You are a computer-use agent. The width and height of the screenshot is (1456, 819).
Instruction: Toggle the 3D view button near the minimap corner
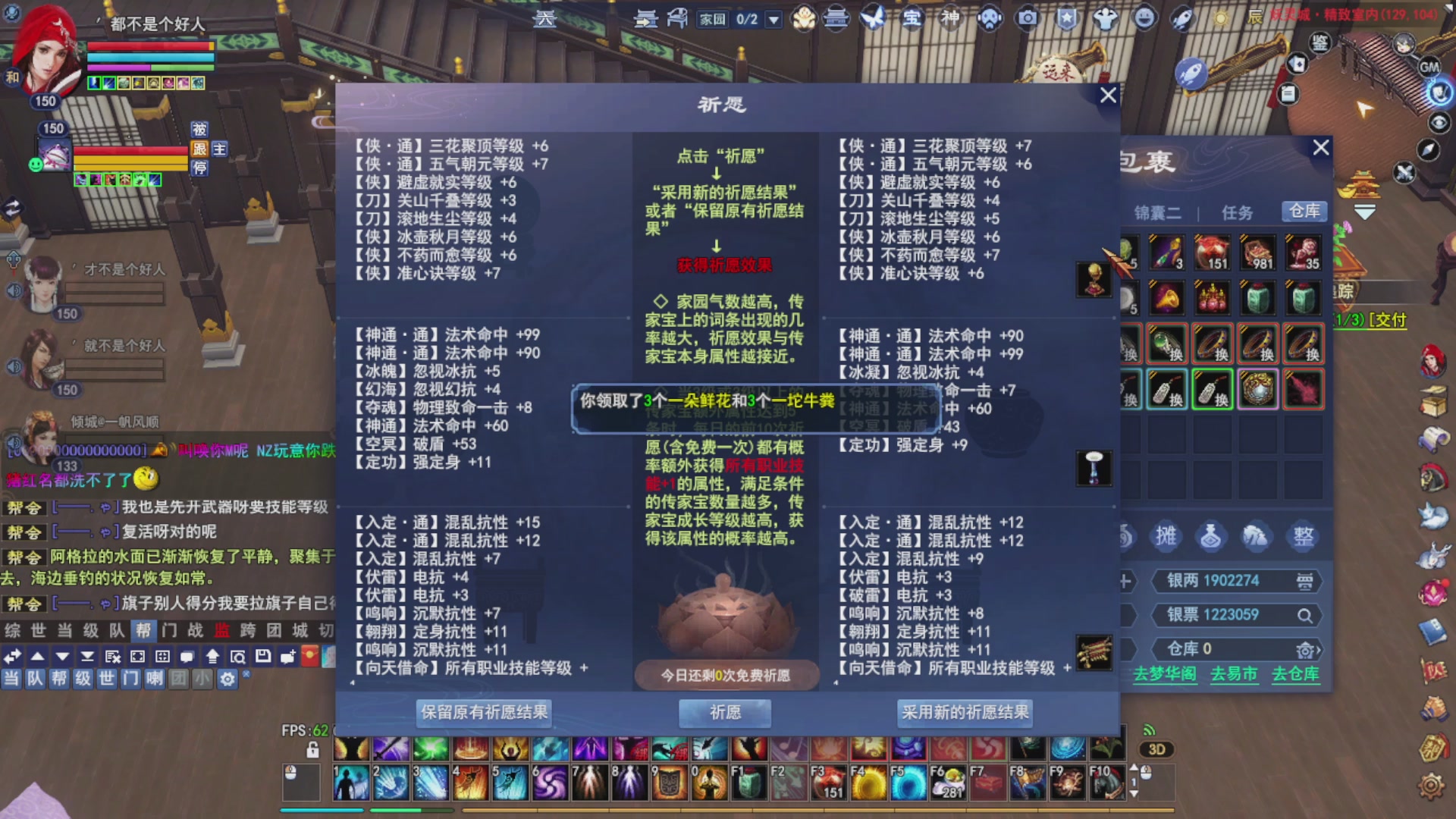click(x=1158, y=750)
